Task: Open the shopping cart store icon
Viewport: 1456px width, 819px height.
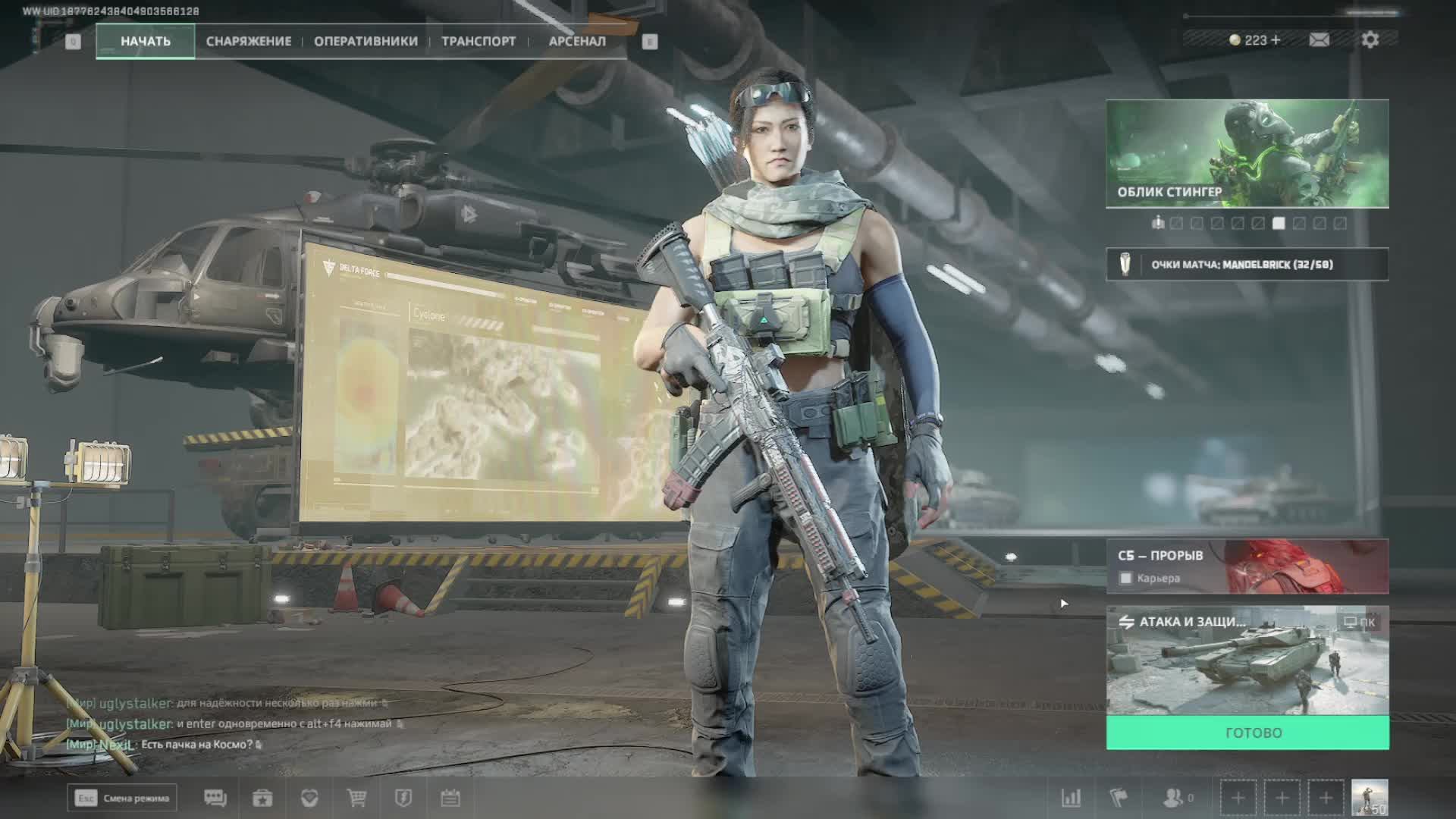Action: click(x=356, y=798)
